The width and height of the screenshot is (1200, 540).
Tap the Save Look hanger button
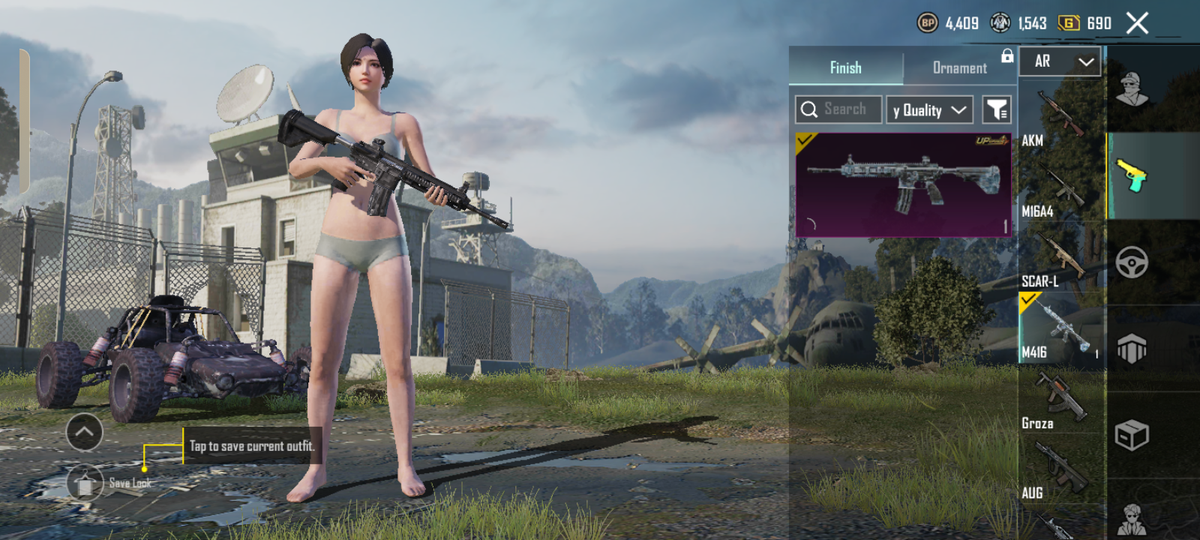pyautogui.click(x=86, y=484)
